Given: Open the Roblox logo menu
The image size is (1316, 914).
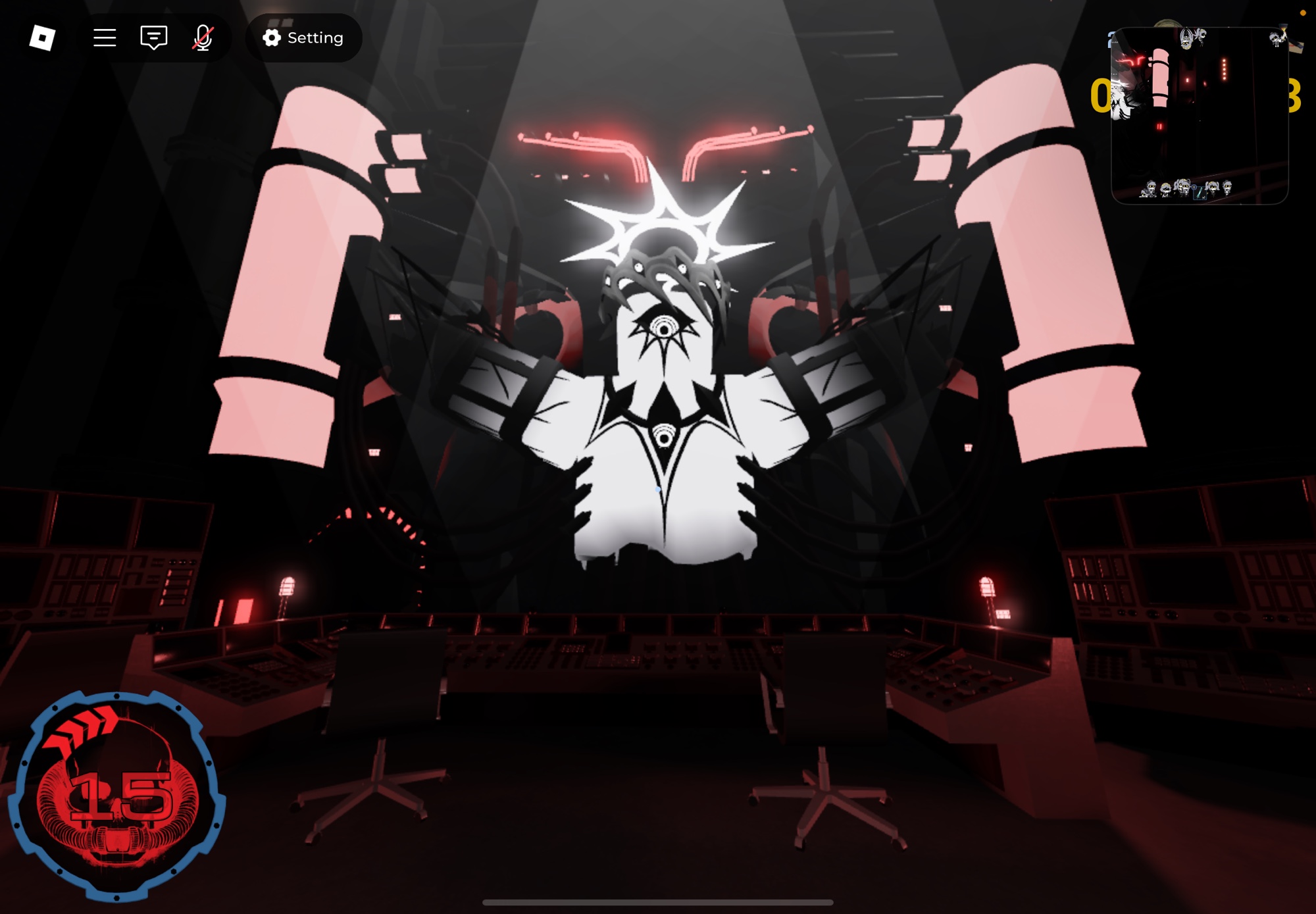Looking at the screenshot, I should click(42, 38).
